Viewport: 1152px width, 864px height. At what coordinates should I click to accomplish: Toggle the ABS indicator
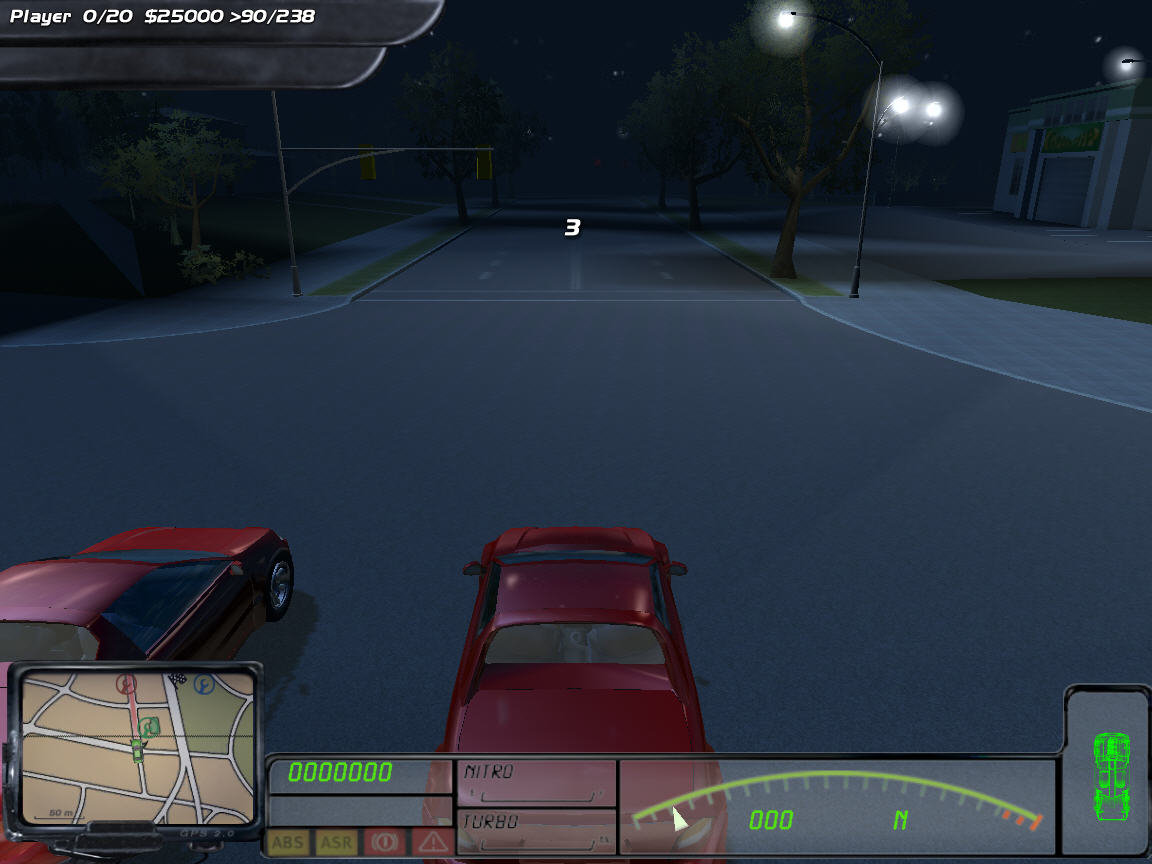288,843
